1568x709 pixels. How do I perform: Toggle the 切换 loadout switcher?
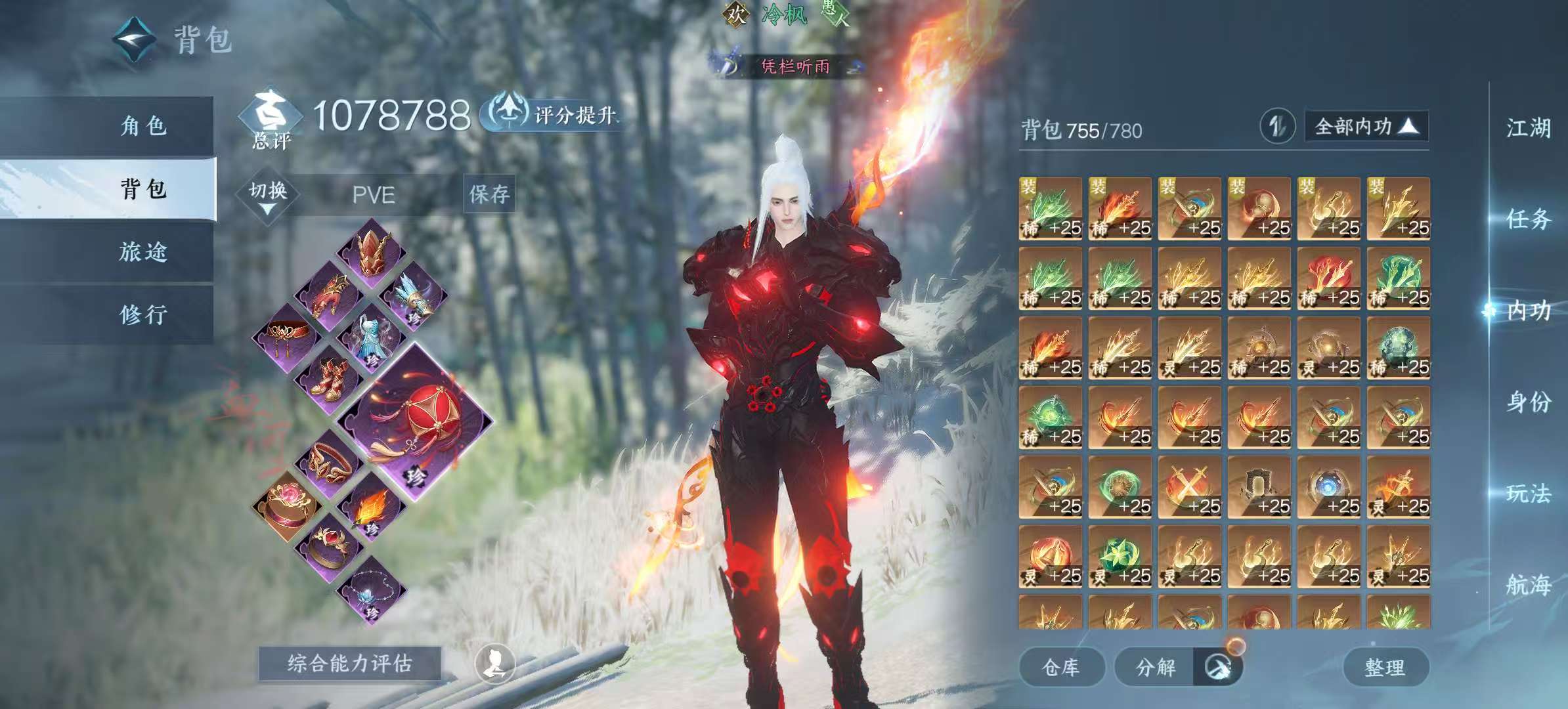pos(268,195)
